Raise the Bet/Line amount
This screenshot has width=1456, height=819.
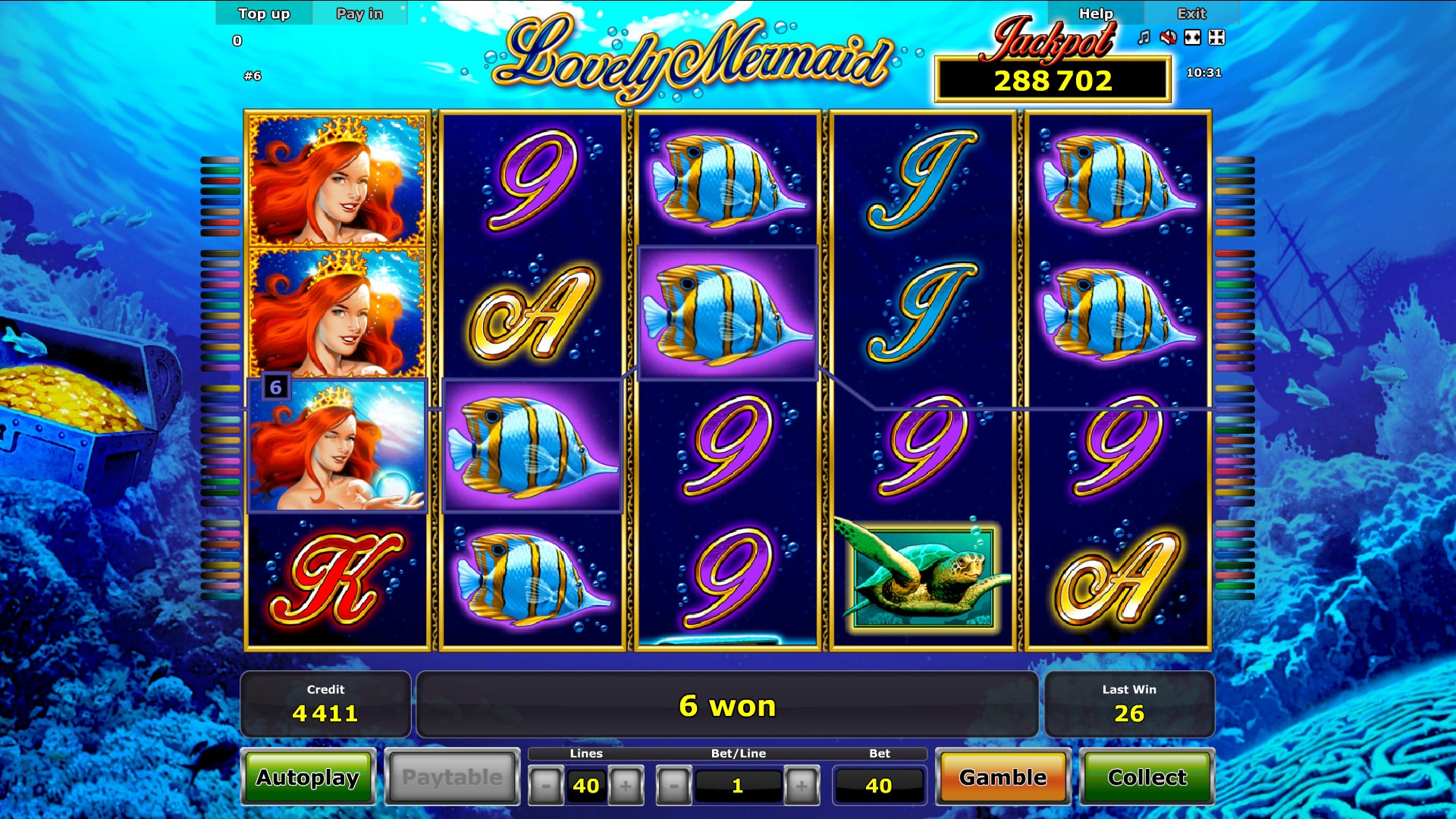[802, 786]
